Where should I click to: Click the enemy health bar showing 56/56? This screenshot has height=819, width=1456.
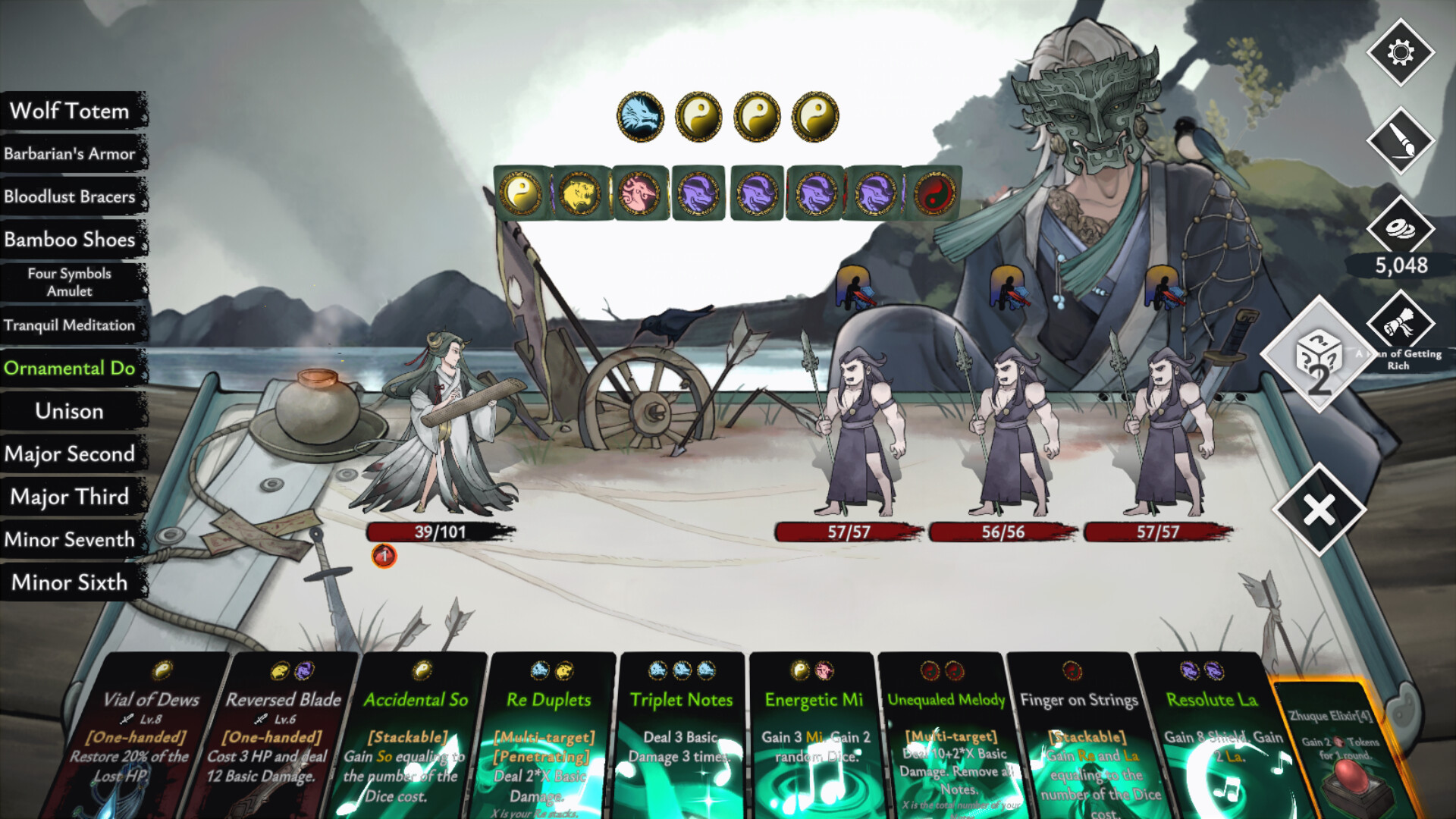[1002, 532]
